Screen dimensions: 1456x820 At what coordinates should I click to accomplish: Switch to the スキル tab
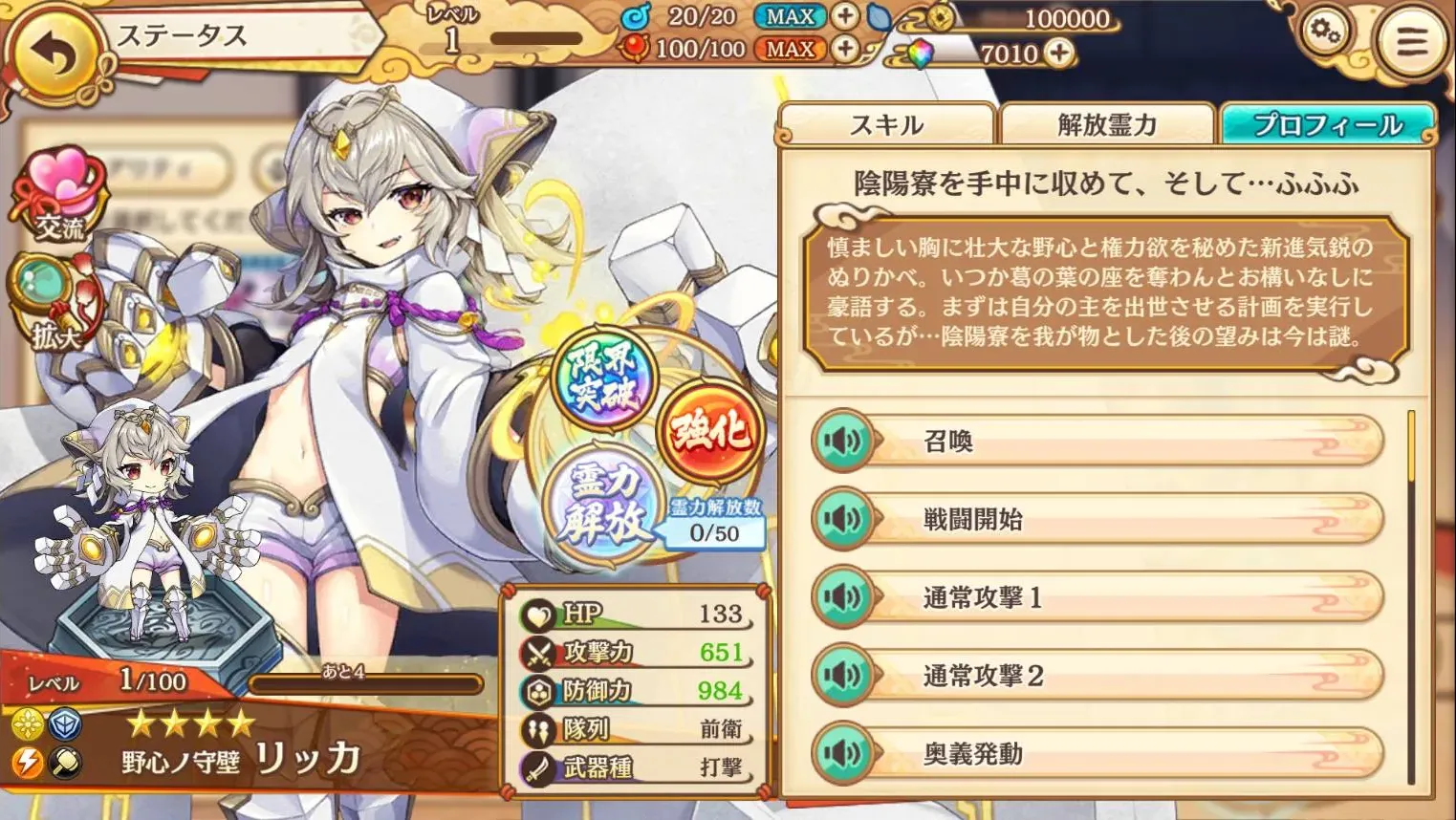887,124
